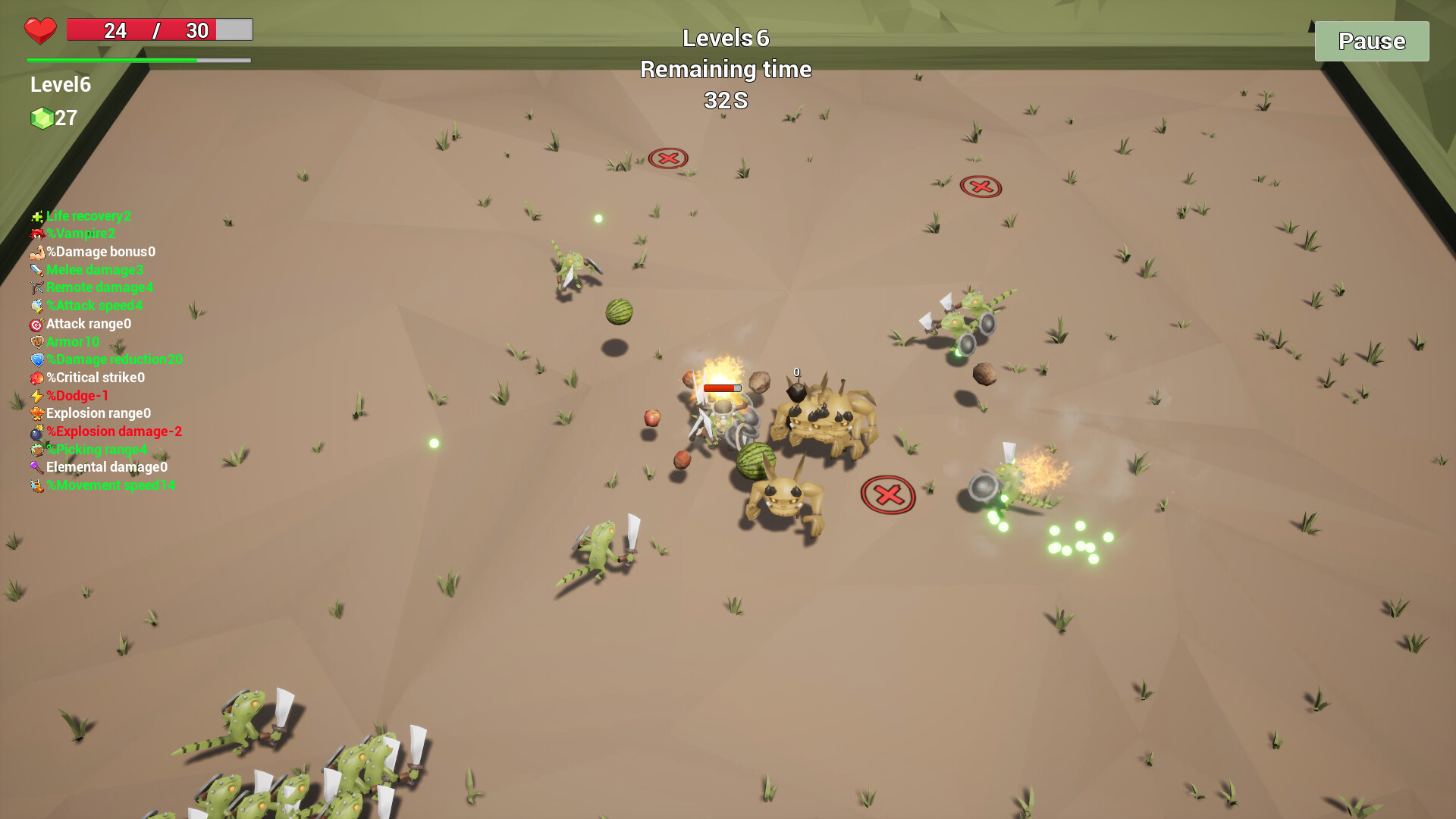
Task: Select the Vampire stat icon
Action: coord(36,234)
